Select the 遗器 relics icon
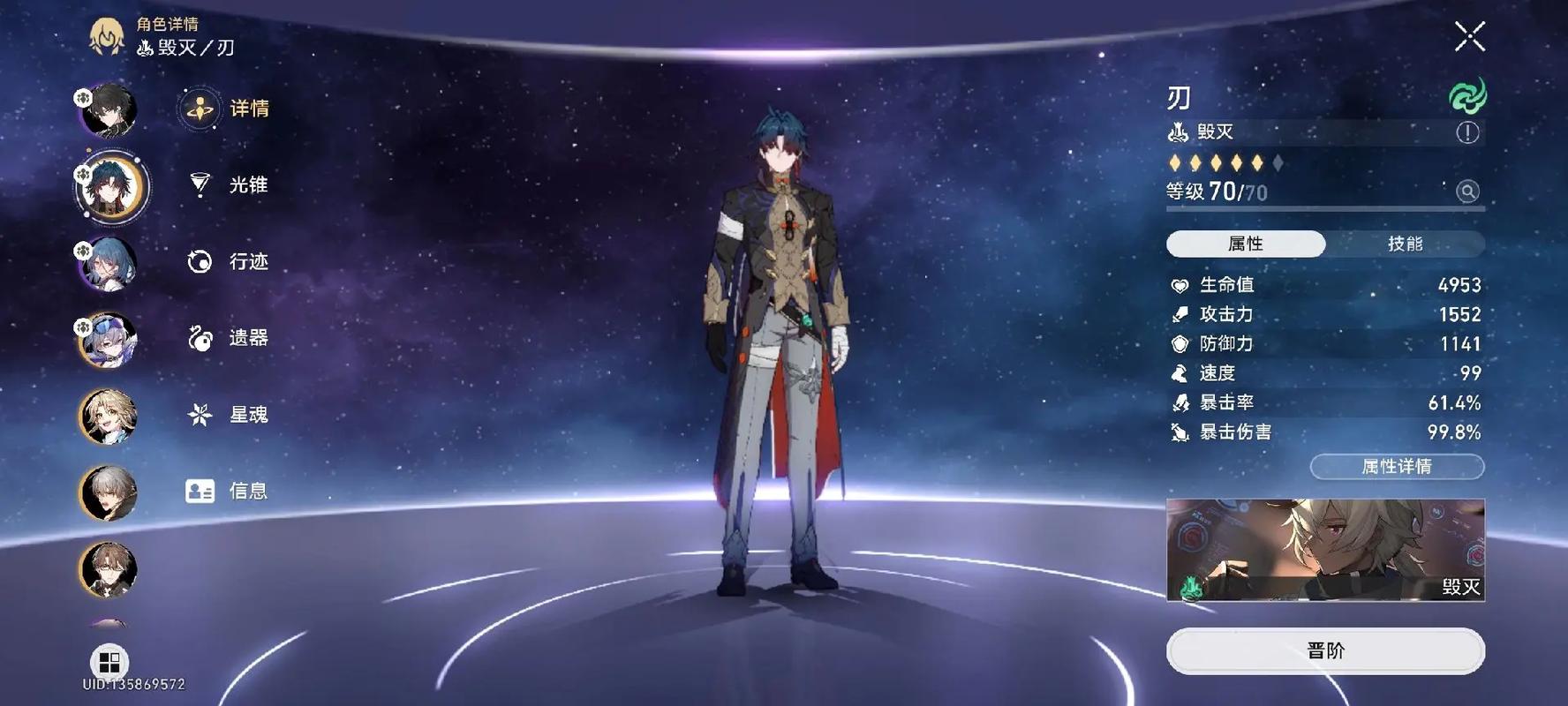The width and height of the screenshot is (1568, 706). [200, 338]
